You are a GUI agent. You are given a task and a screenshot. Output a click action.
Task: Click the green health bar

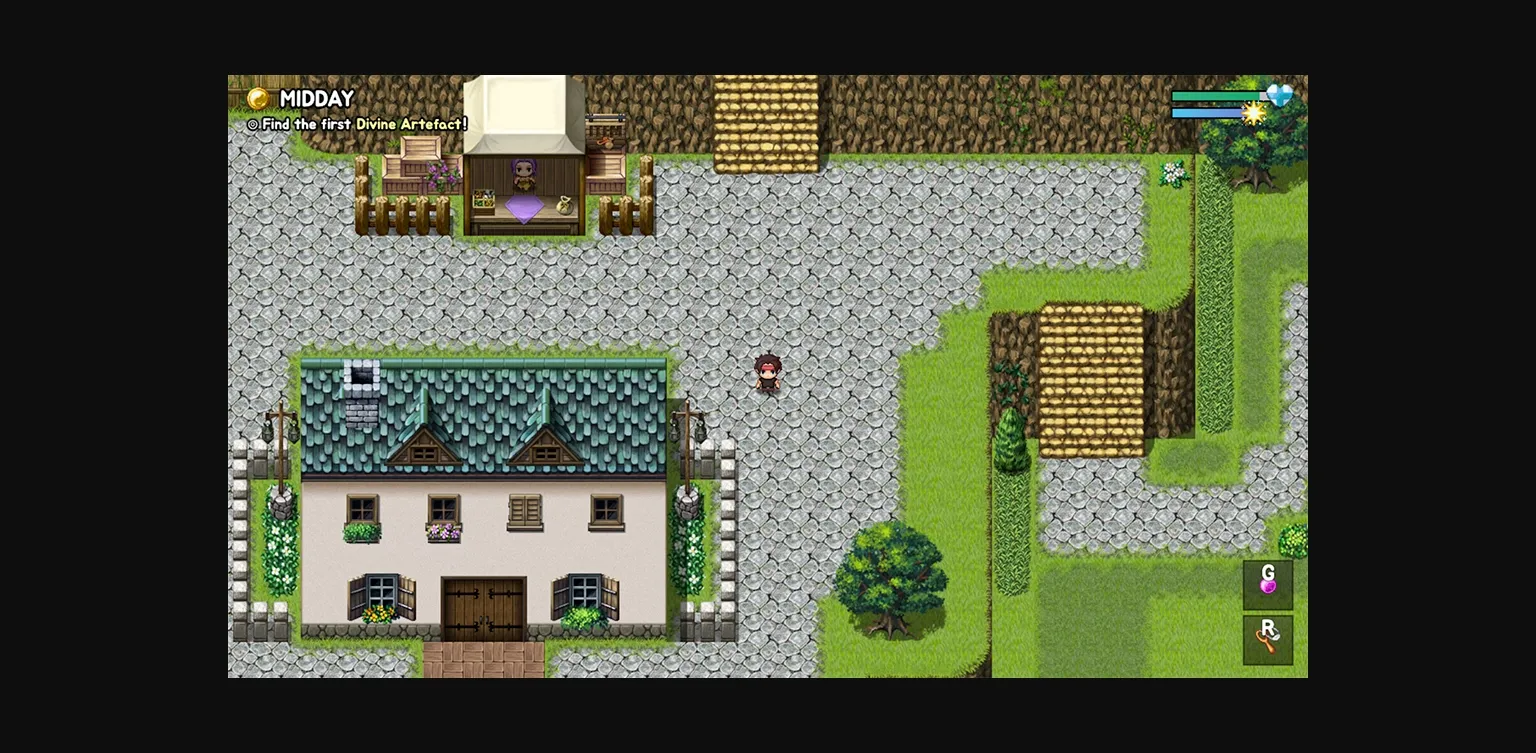click(1215, 96)
